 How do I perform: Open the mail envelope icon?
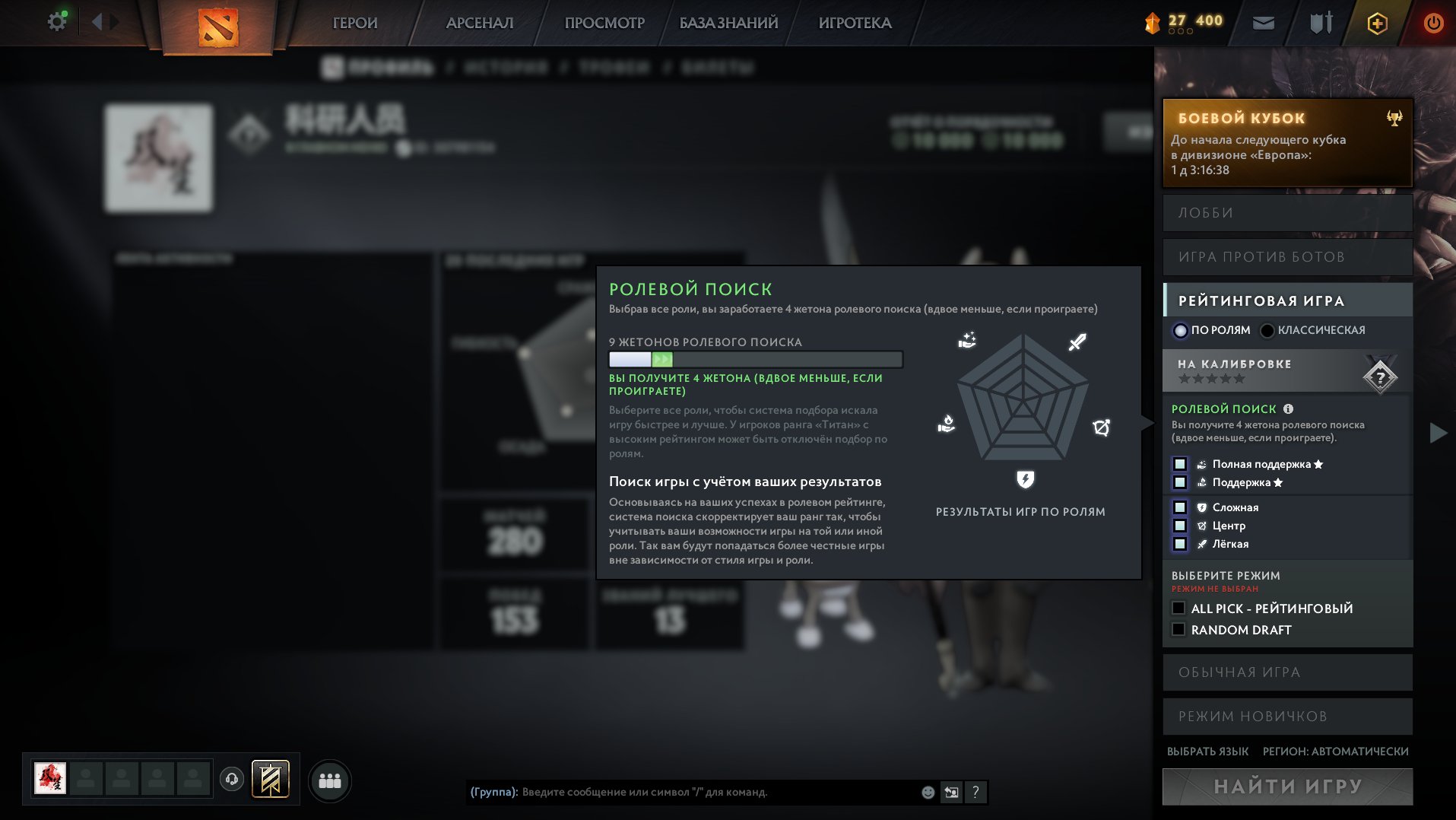coord(1262,23)
